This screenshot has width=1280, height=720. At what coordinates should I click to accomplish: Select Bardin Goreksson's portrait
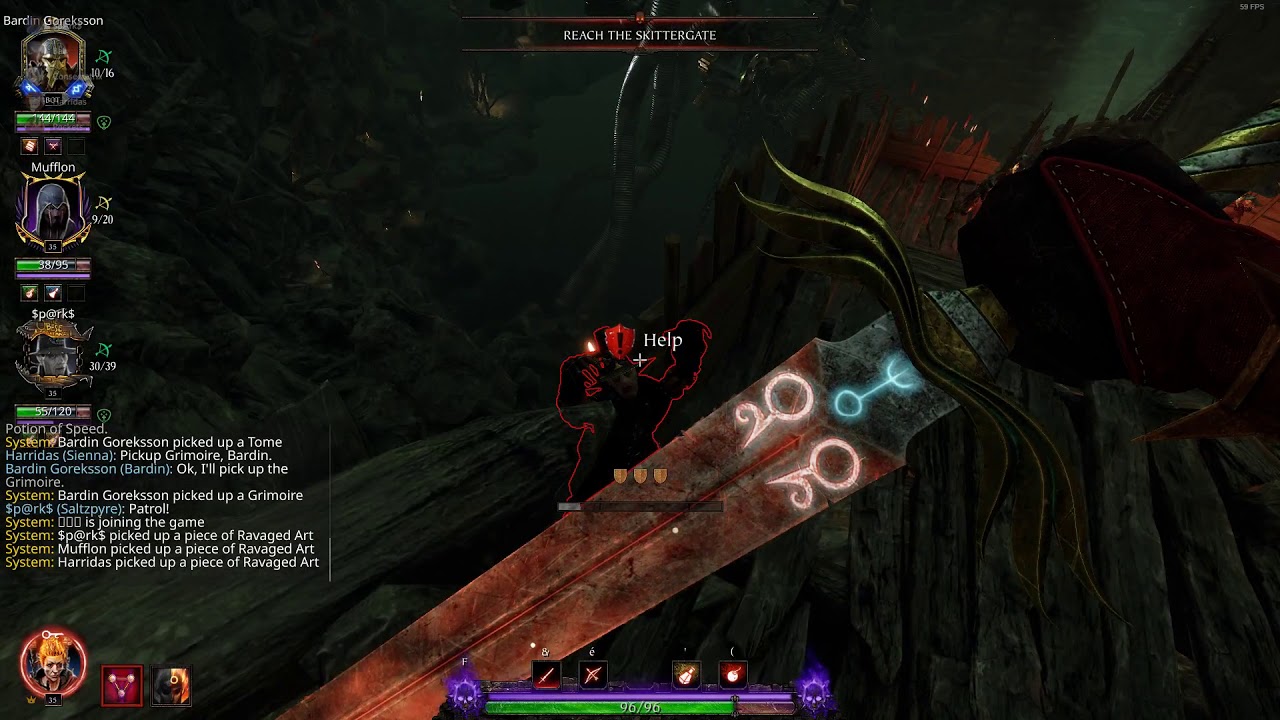click(x=53, y=65)
